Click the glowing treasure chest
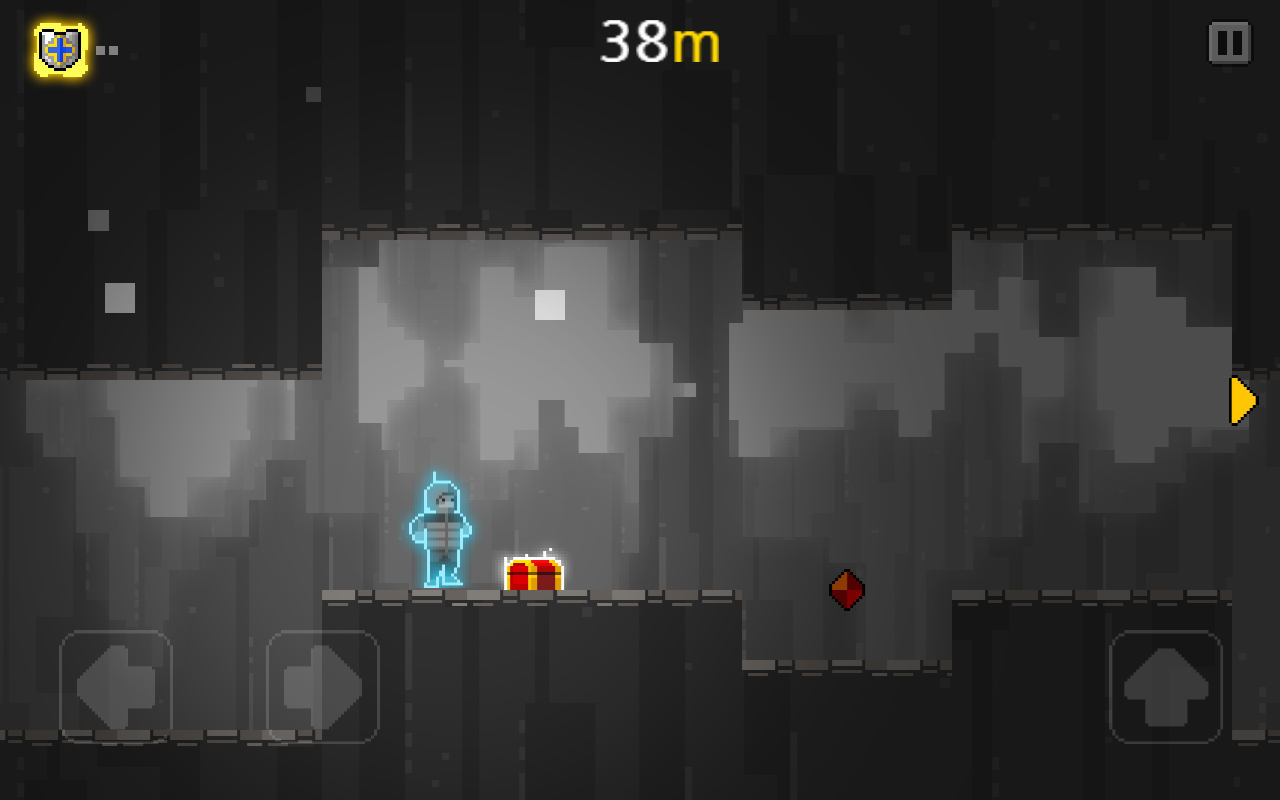Screen dimensions: 1280x800 click(x=532, y=575)
